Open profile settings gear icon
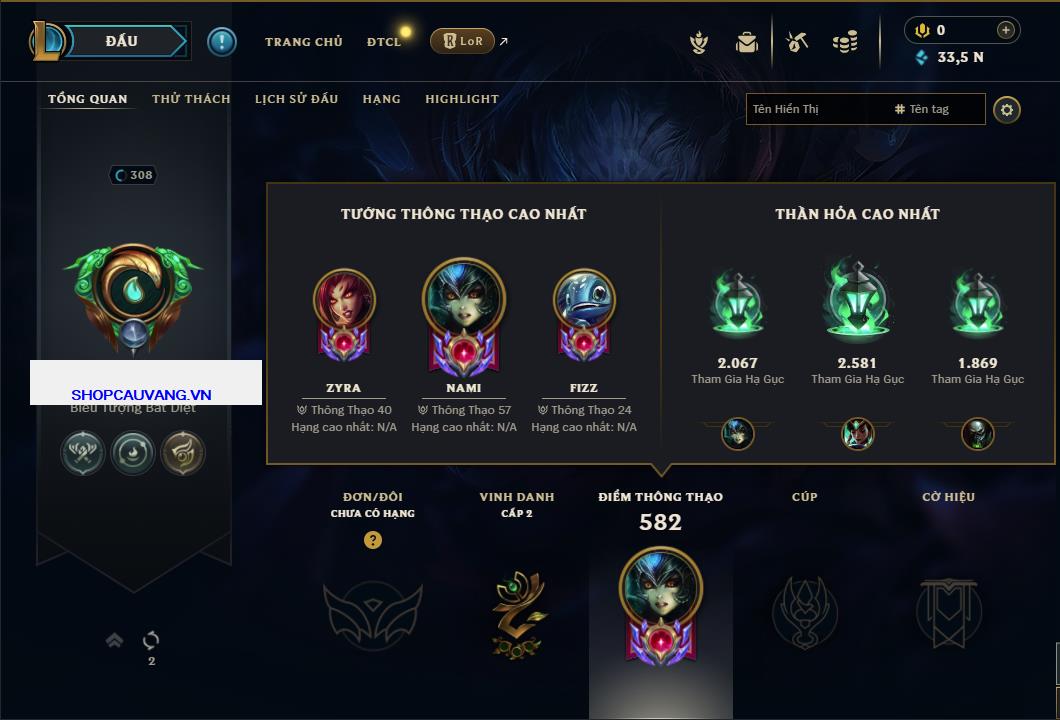 (1007, 109)
